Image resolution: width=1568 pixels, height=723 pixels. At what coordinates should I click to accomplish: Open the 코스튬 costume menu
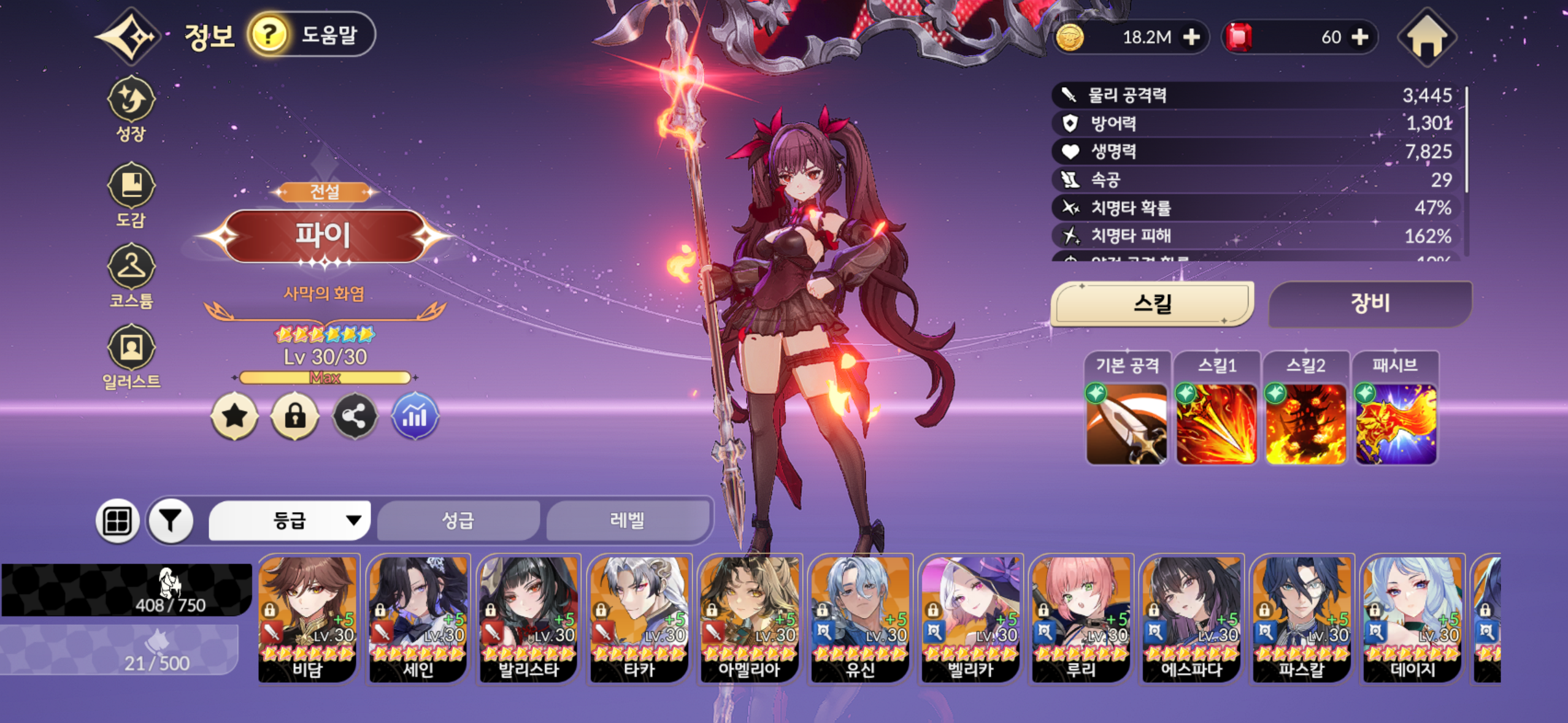coord(131,275)
